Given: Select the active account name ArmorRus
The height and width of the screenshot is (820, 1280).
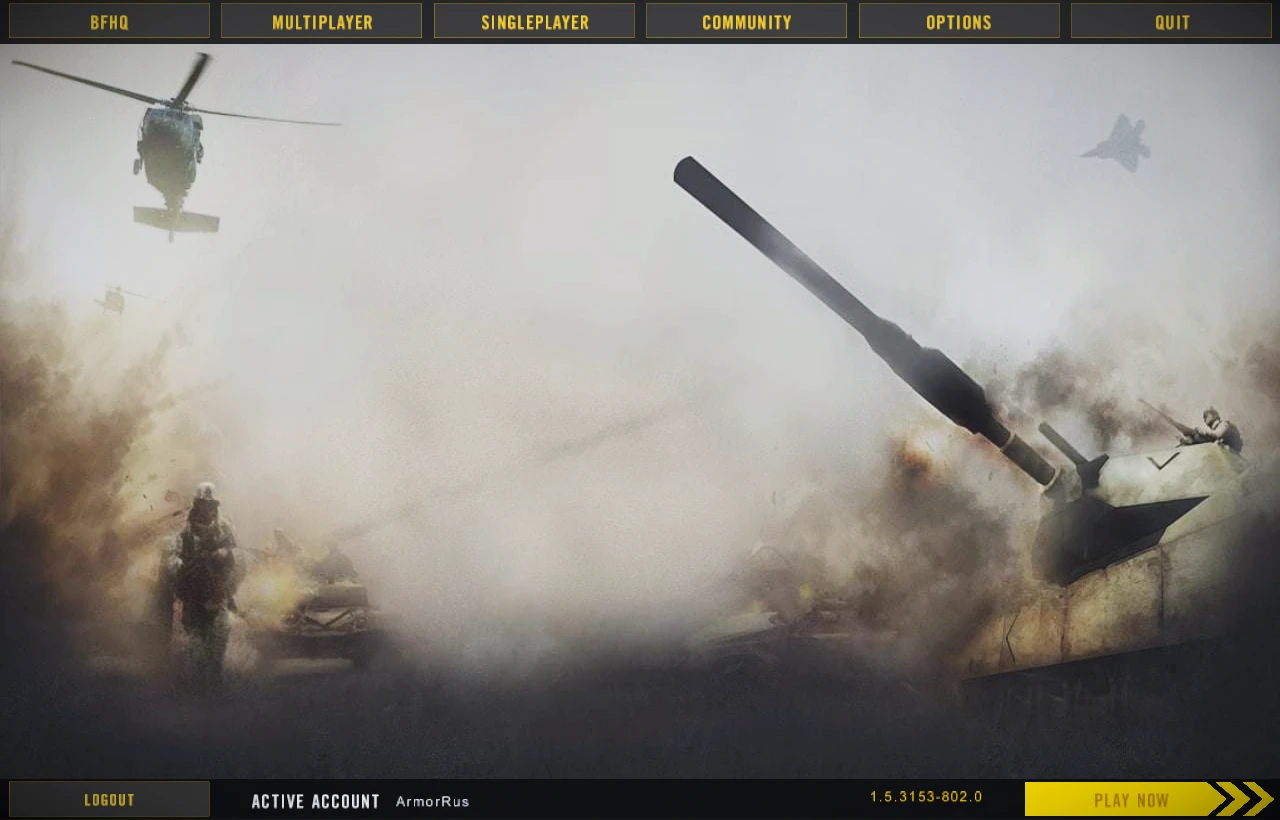Looking at the screenshot, I should 432,800.
